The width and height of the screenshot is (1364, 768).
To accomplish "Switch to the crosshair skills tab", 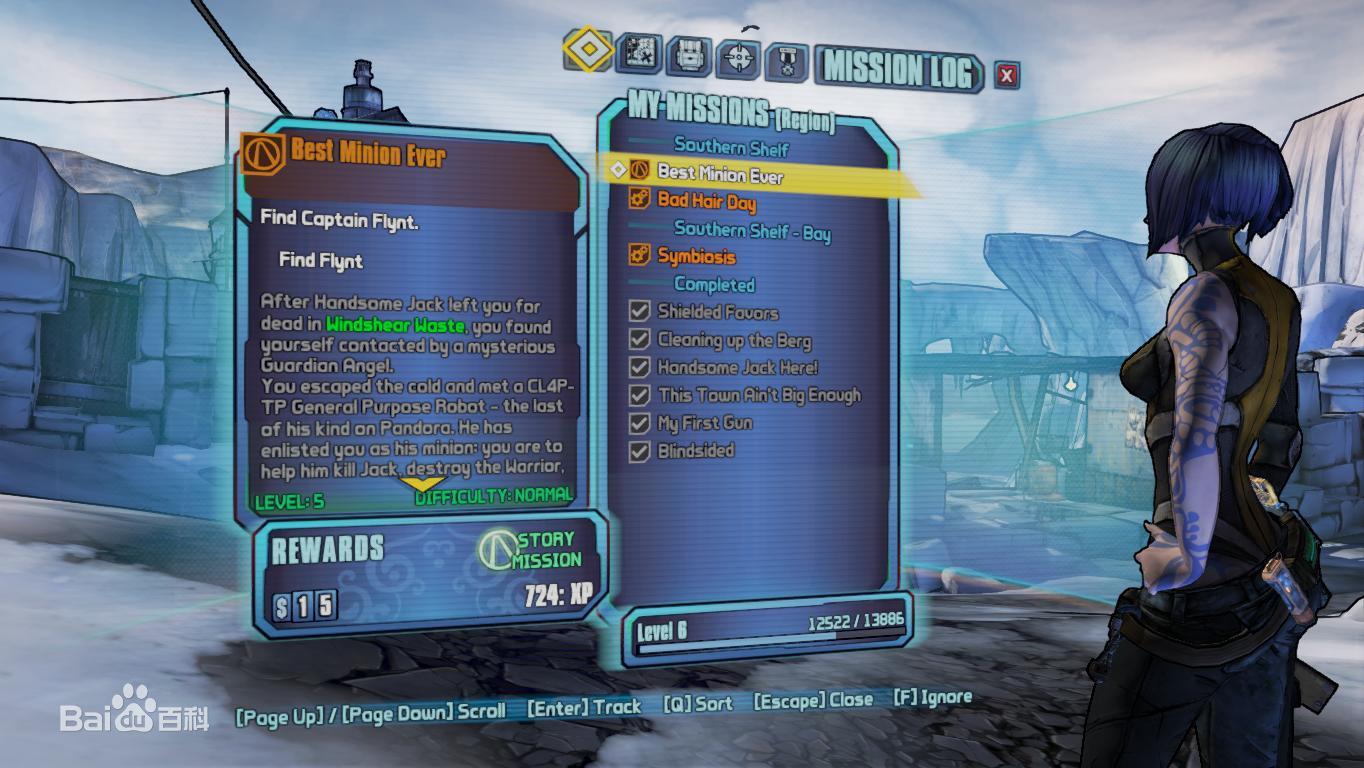I will click(739, 58).
